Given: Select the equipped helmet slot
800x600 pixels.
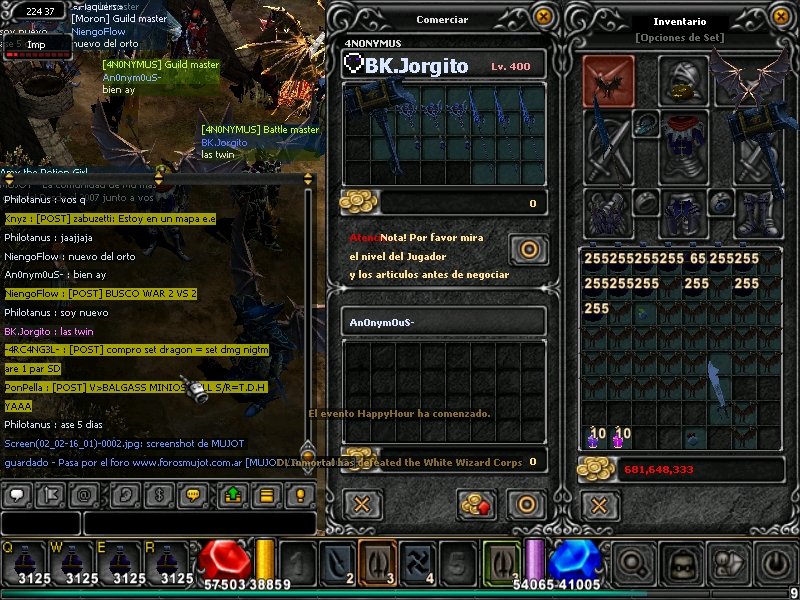Looking at the screenshot, I should (682, 80).
